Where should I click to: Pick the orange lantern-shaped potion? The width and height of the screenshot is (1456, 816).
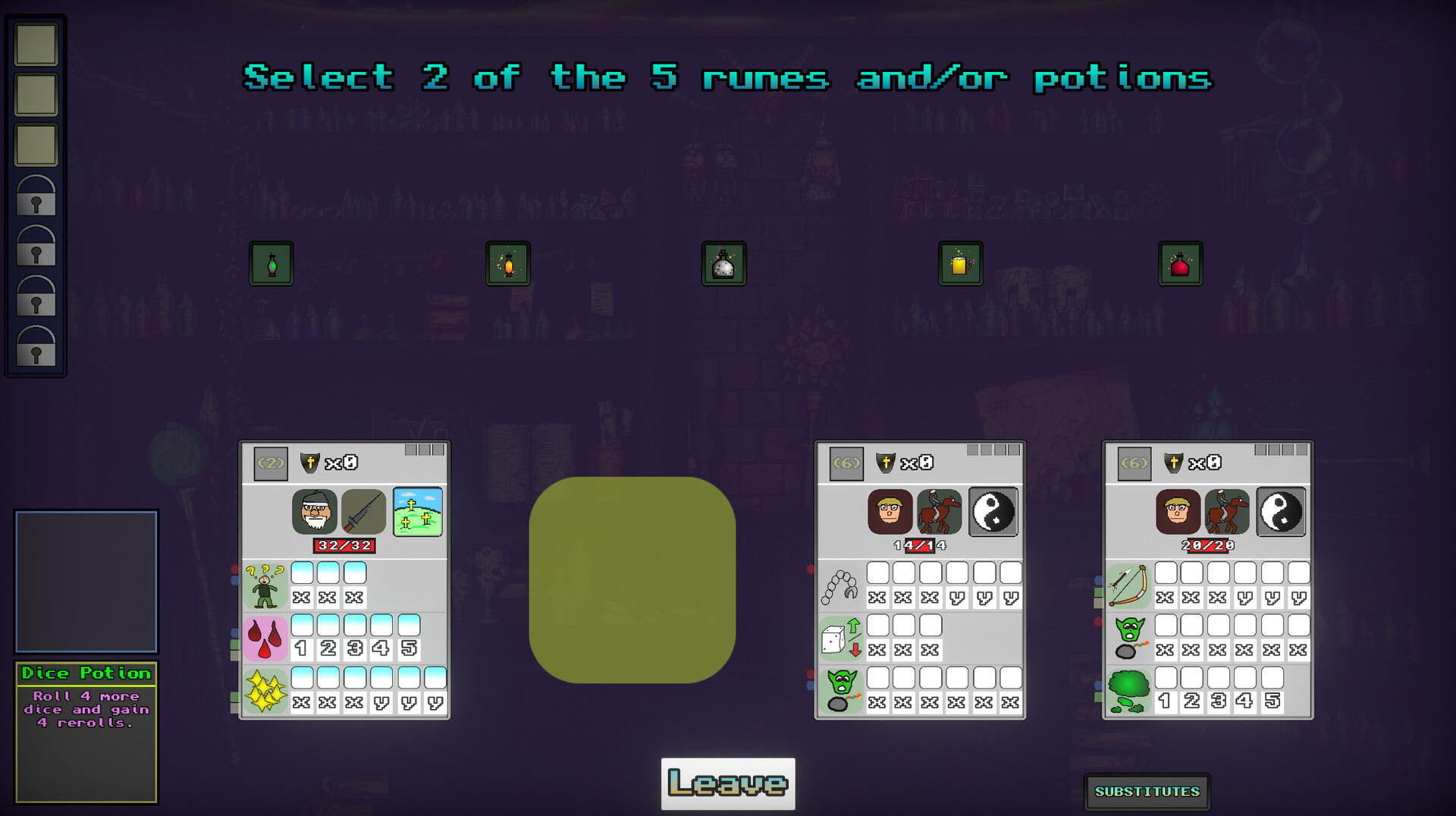pyautogui.click(x=508, y=263)
